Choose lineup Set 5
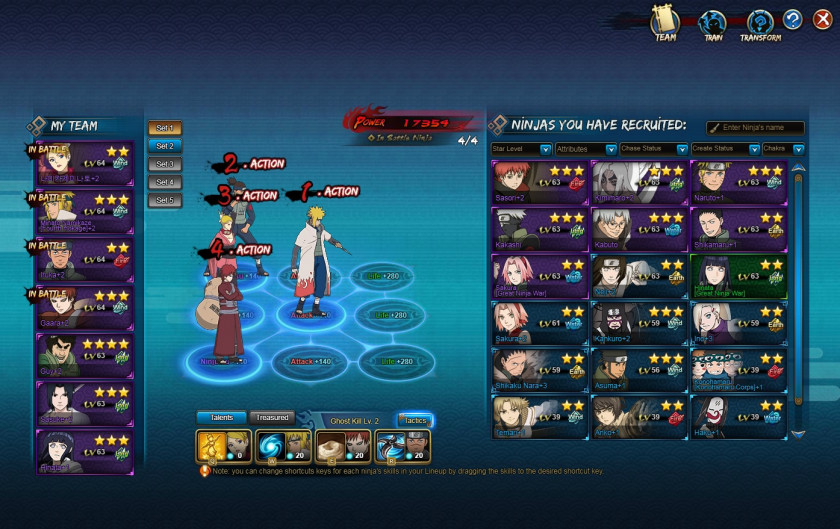This screenshot has width=840, height=529. pyautogui.click(x=165, y=200)
